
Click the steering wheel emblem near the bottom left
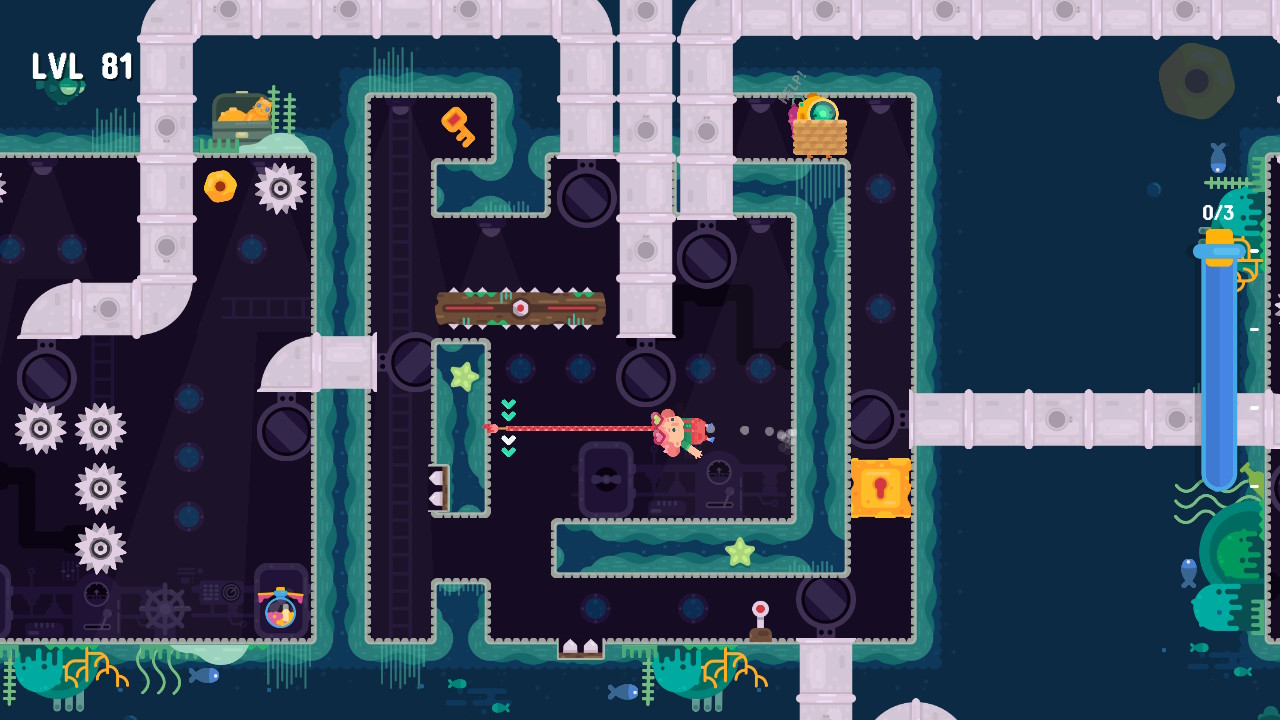click(x=166, y=607)
